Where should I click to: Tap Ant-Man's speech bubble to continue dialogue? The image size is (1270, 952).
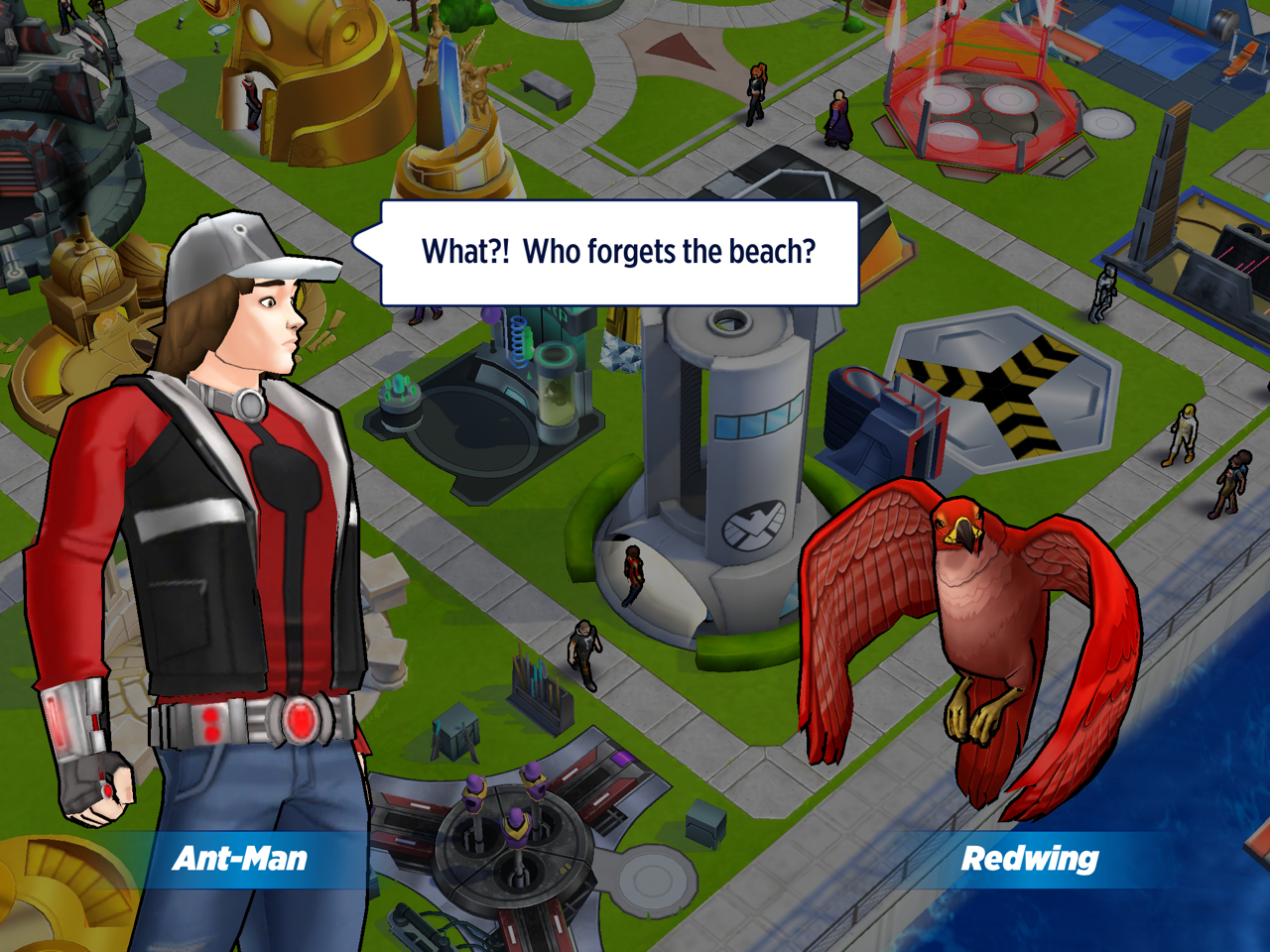619,253
